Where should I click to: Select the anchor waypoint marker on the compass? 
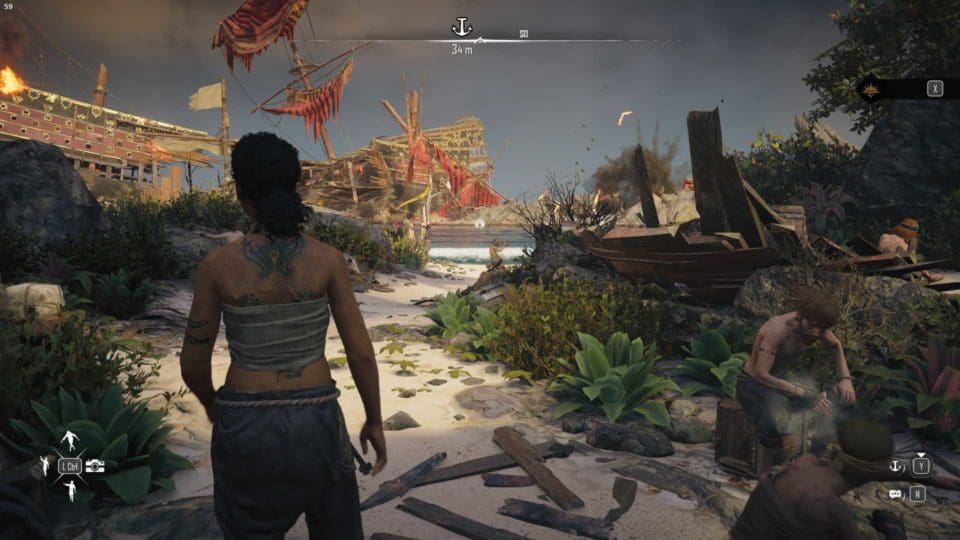[x=461, y=27]
